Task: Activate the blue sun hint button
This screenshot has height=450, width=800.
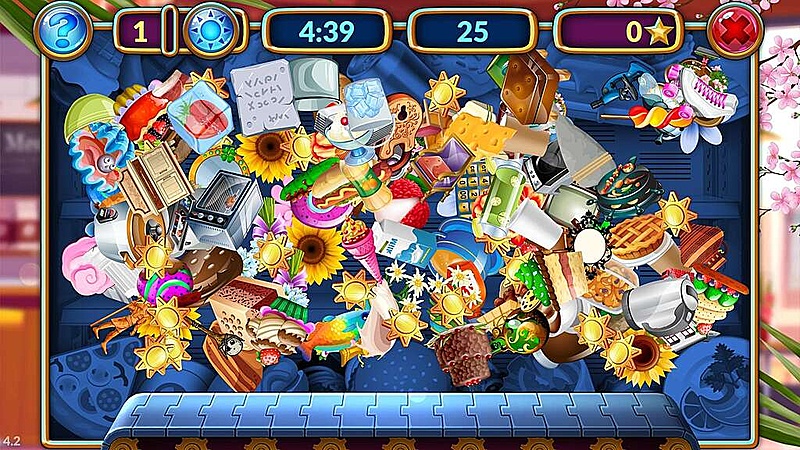Action: (x=211, y=31)
